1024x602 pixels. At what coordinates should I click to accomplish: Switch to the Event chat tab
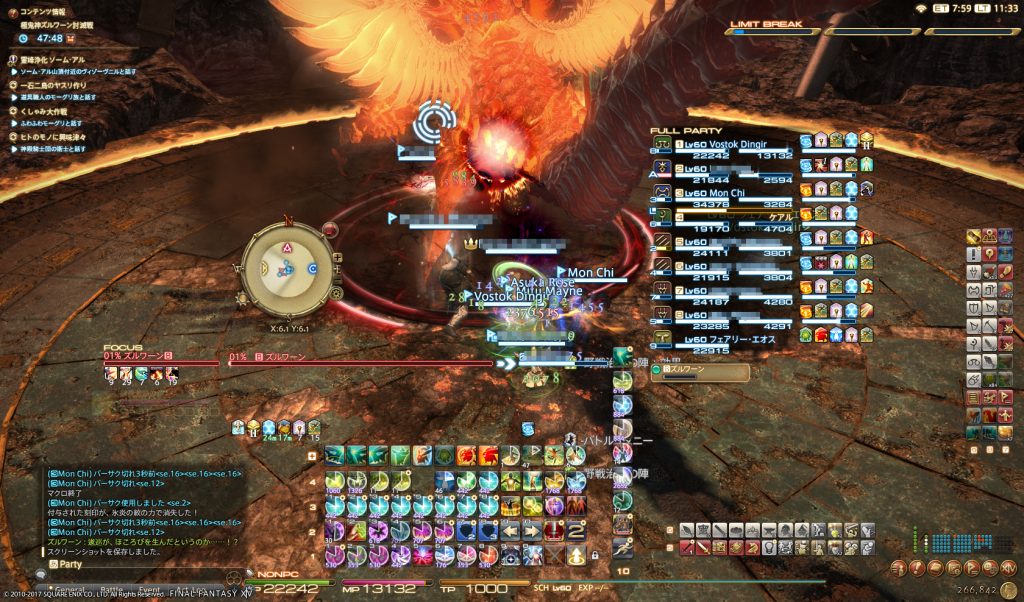pyautogui.click(x=150, y=590)
